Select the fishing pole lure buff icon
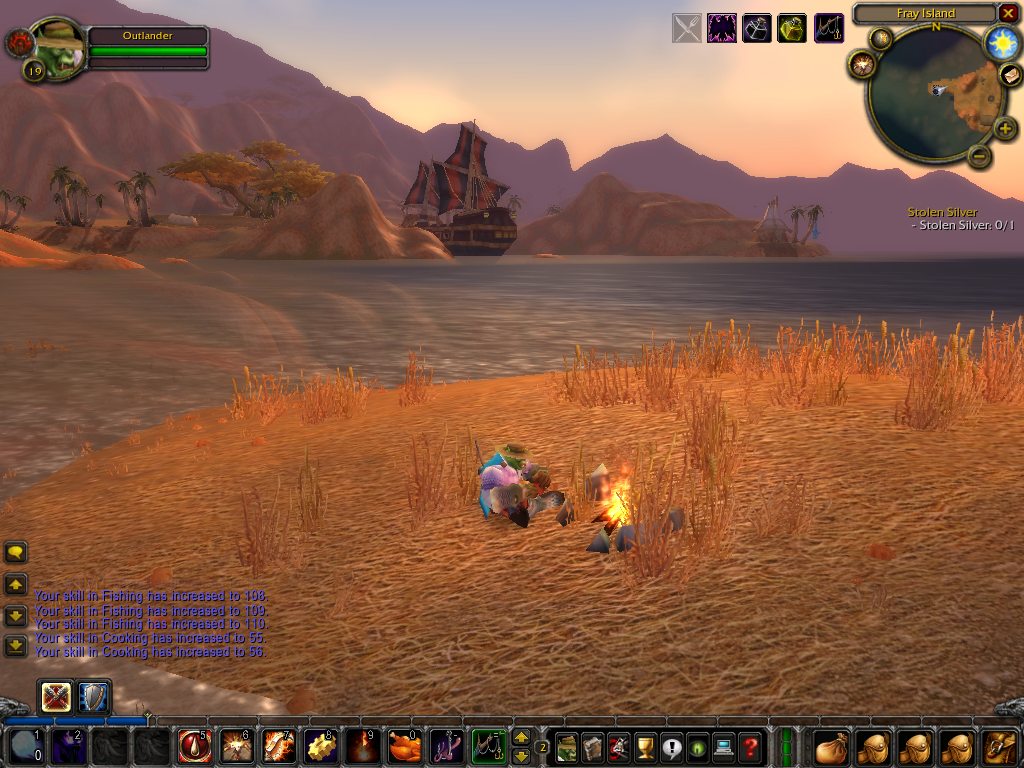This screenshot has height=768, width=1024. pyautogui.click(x=829, y=28)
